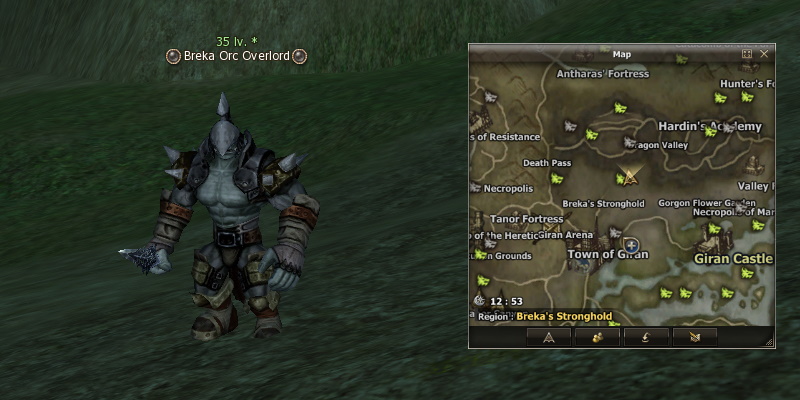Select Tanor Fortress on the map

[527, 219]
